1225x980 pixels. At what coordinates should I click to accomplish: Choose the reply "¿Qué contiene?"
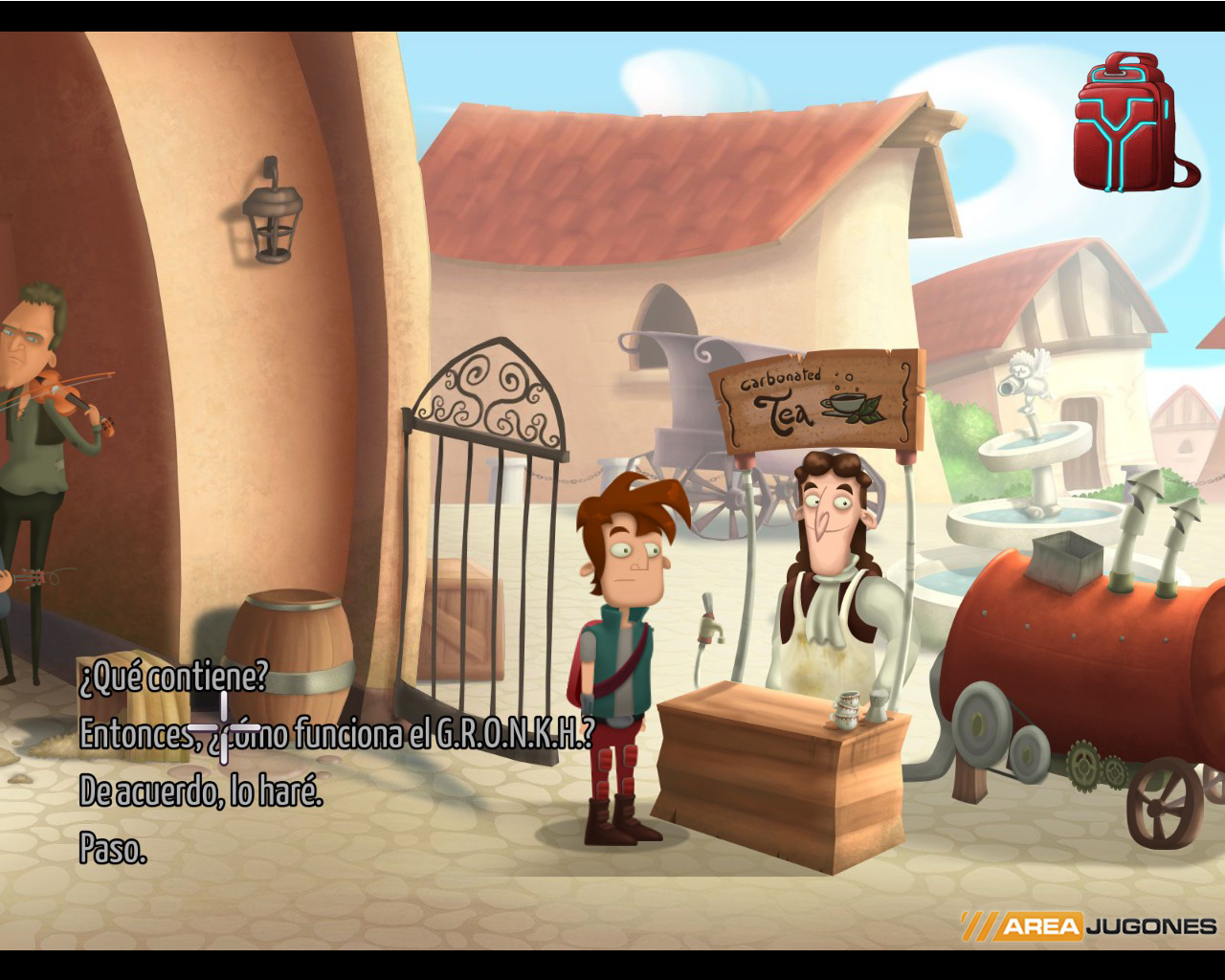(x=173, y=678)
